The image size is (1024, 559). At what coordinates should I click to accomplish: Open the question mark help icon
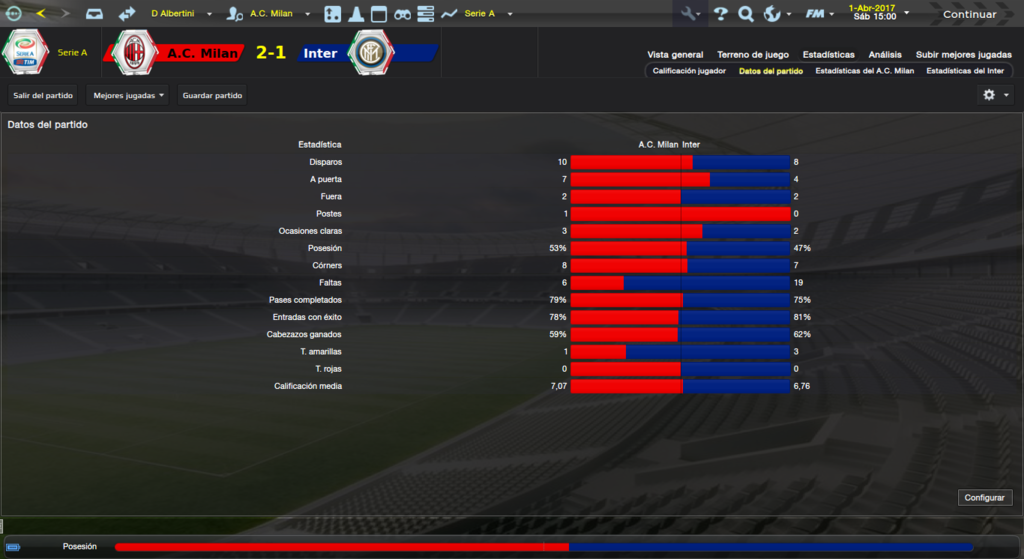720,14
